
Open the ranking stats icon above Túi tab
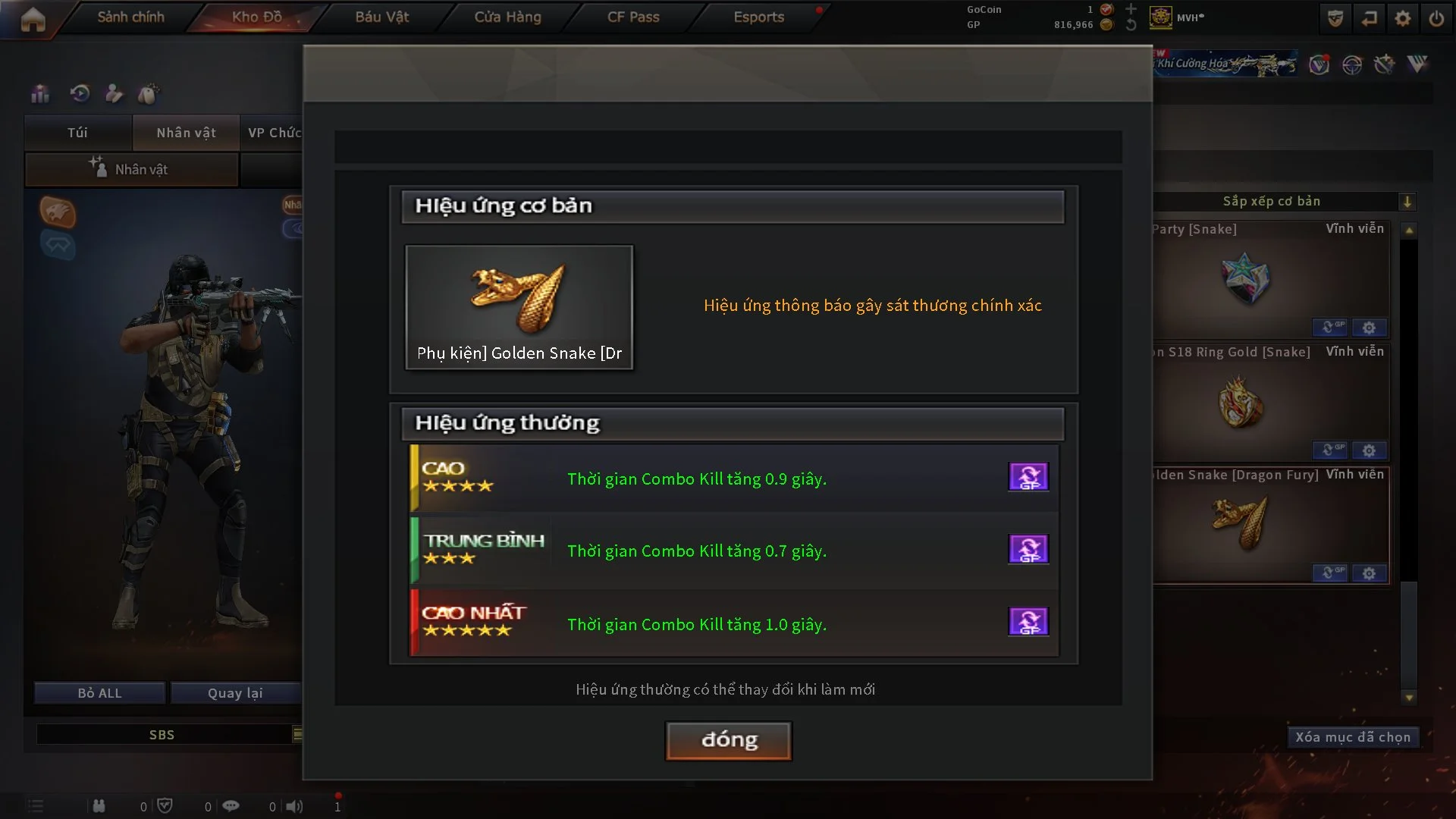[39, 93]
